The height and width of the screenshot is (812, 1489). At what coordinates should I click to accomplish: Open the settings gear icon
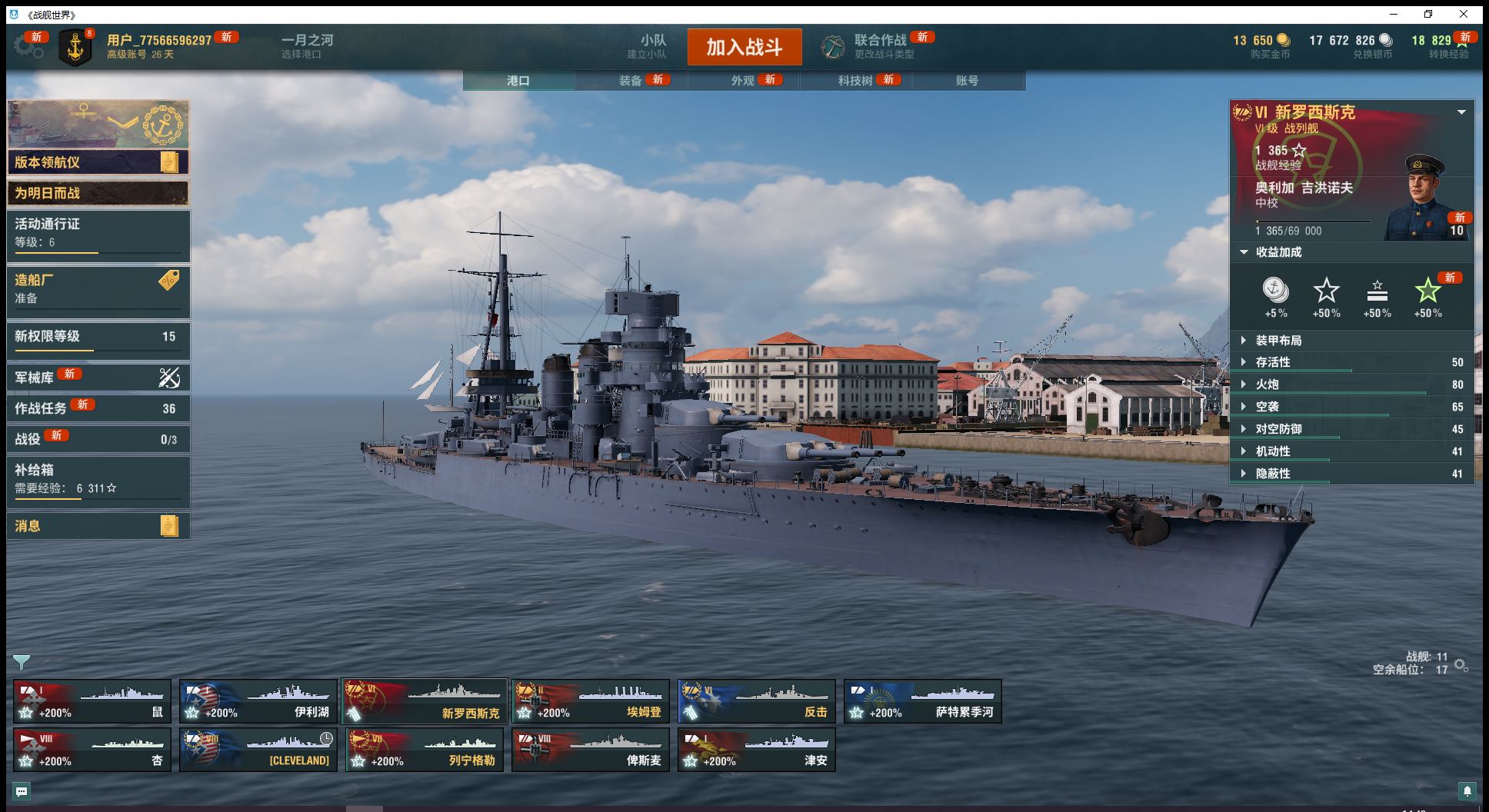(28, 48)
